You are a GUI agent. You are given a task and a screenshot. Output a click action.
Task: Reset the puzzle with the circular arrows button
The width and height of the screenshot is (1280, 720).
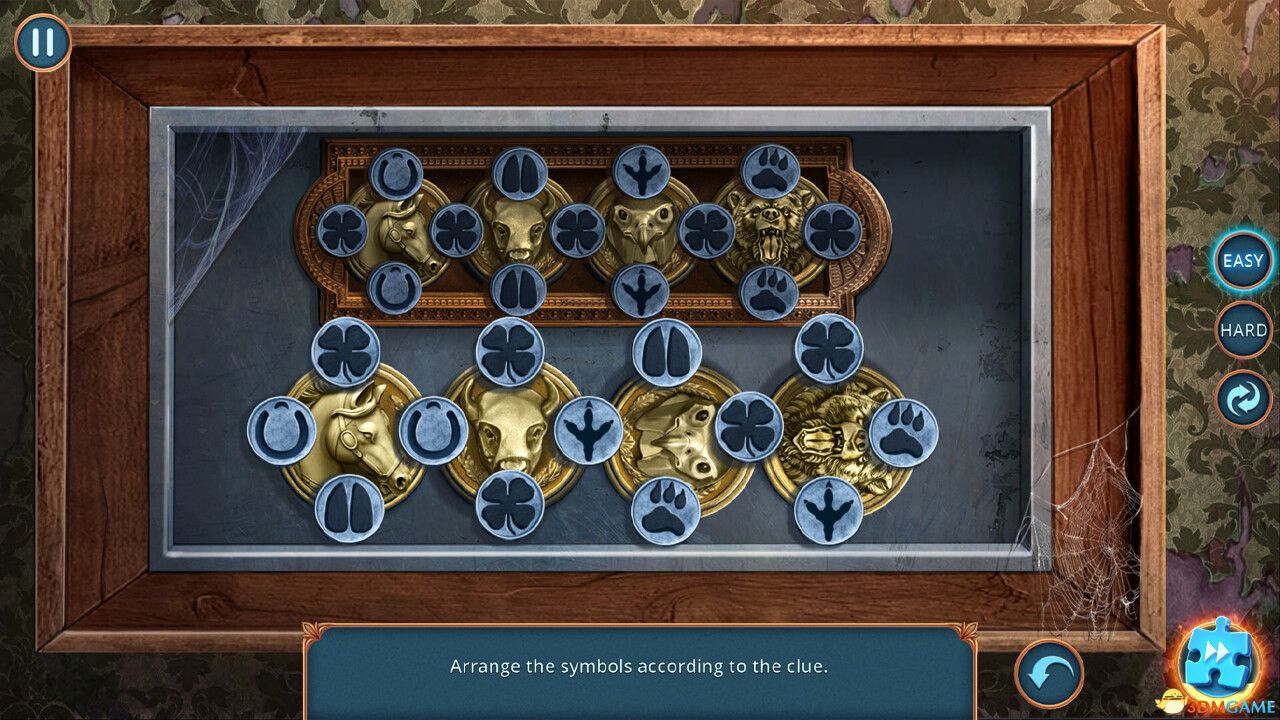(1243, 398)
